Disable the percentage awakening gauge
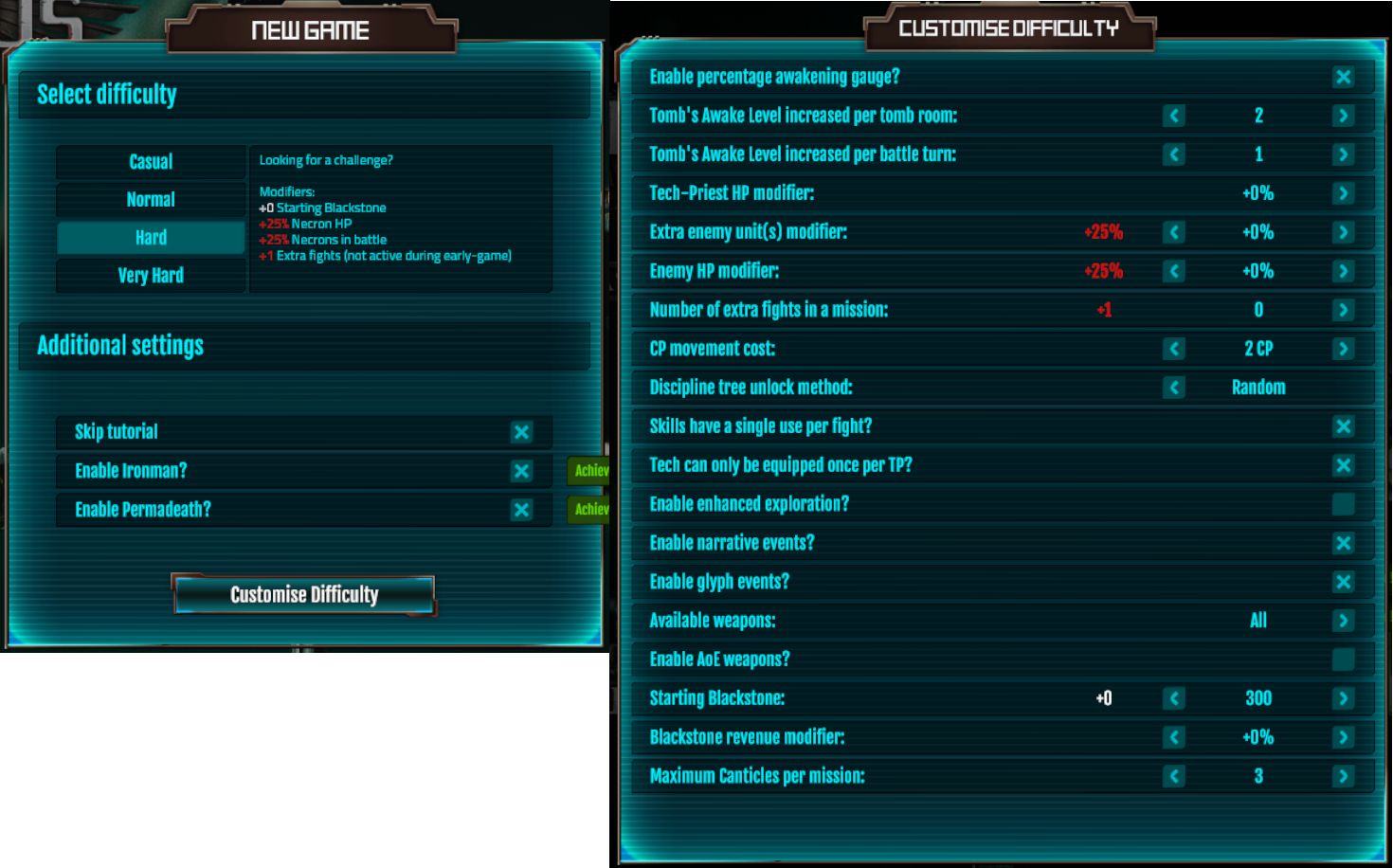Screen dimensions: 1393x868 1343,76
